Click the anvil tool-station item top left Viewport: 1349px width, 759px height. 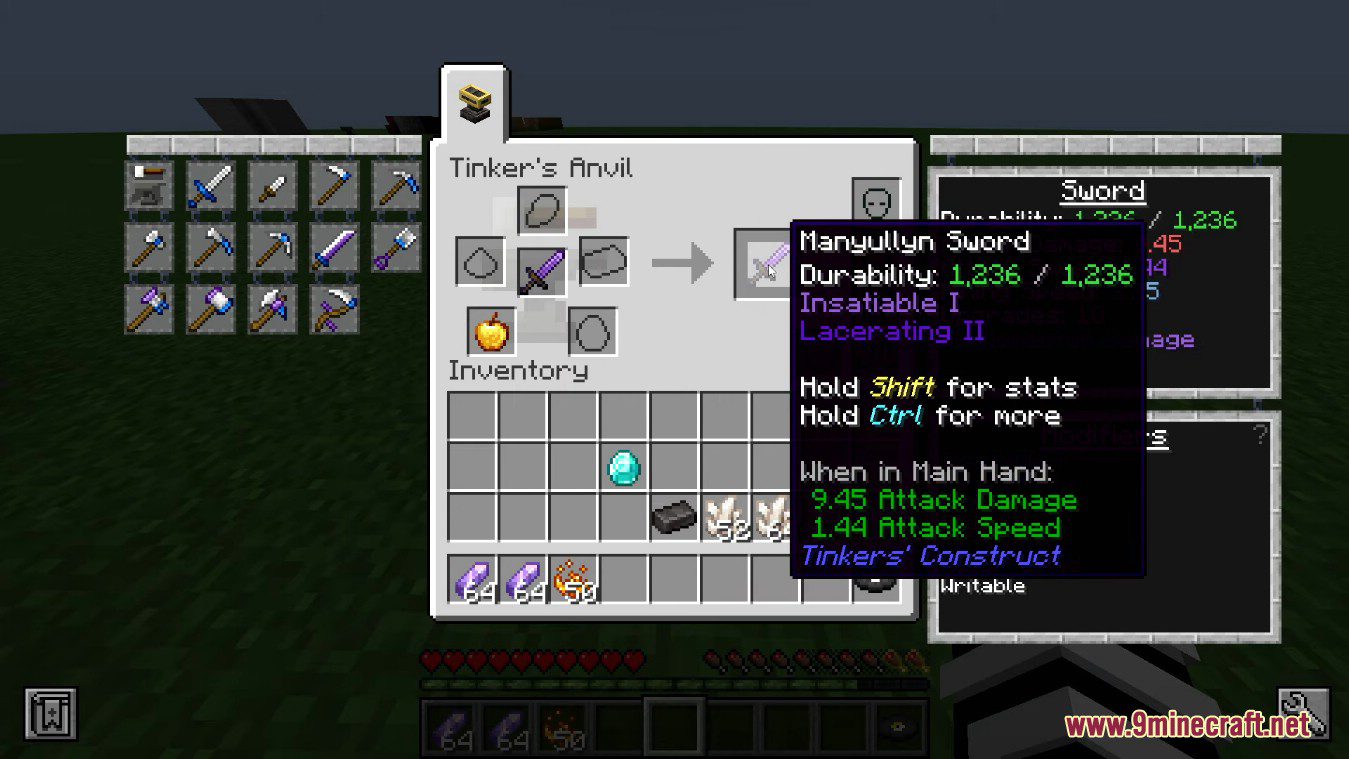(148, 185)
